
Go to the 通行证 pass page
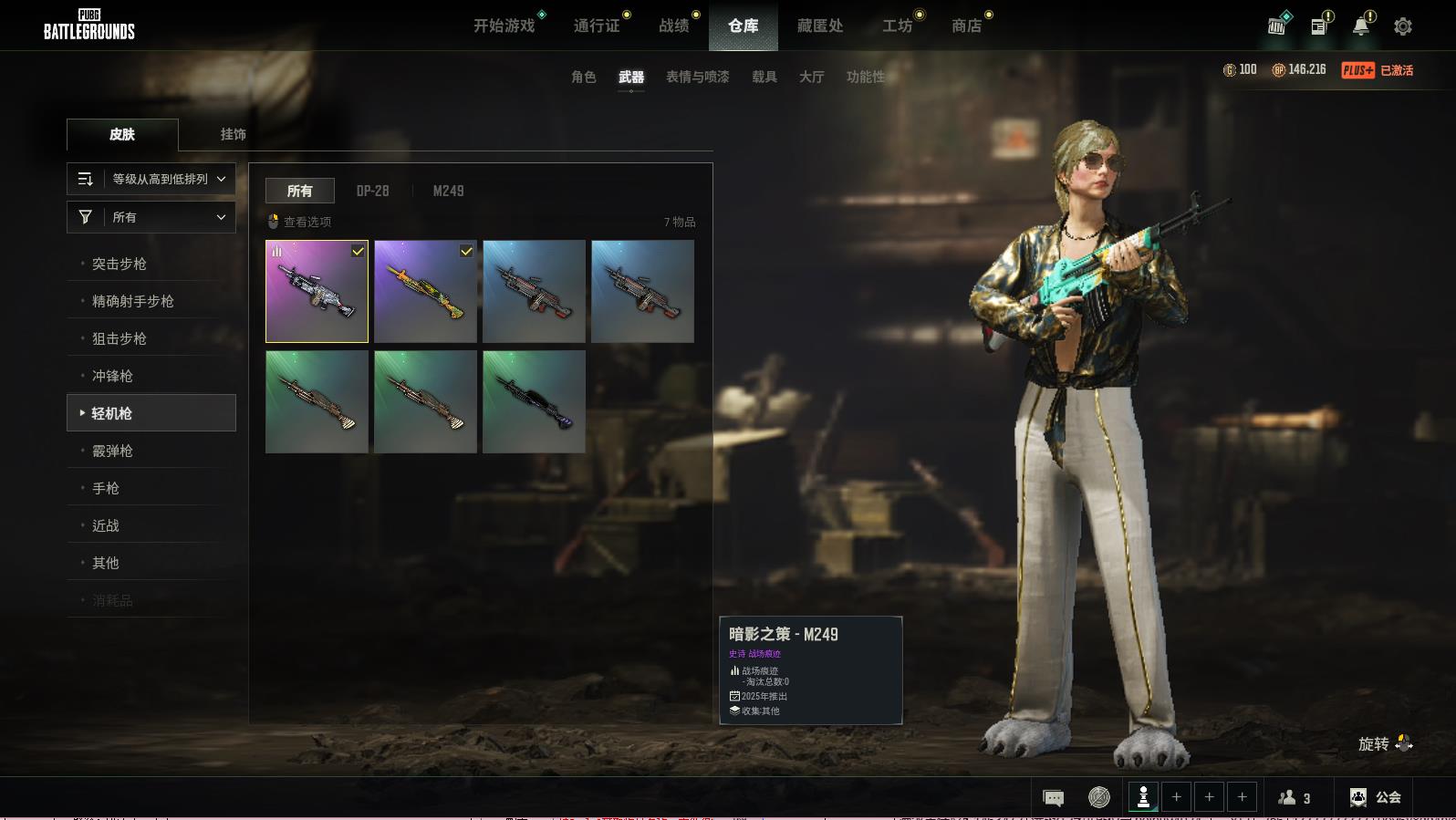tap(597, 26)
